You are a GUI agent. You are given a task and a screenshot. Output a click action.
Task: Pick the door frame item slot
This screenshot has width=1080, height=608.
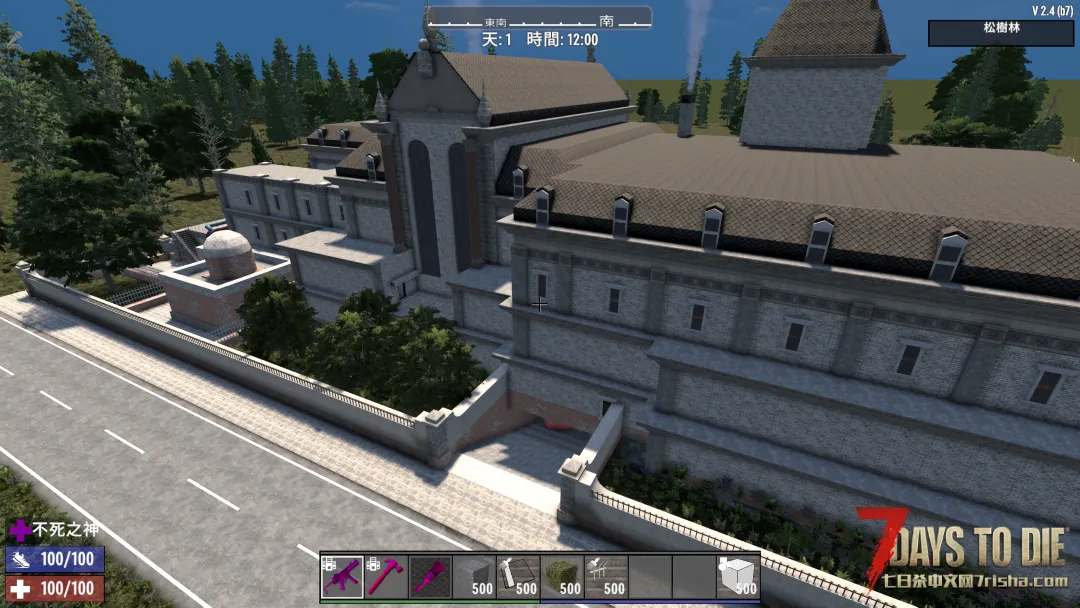tap(518, 577)
